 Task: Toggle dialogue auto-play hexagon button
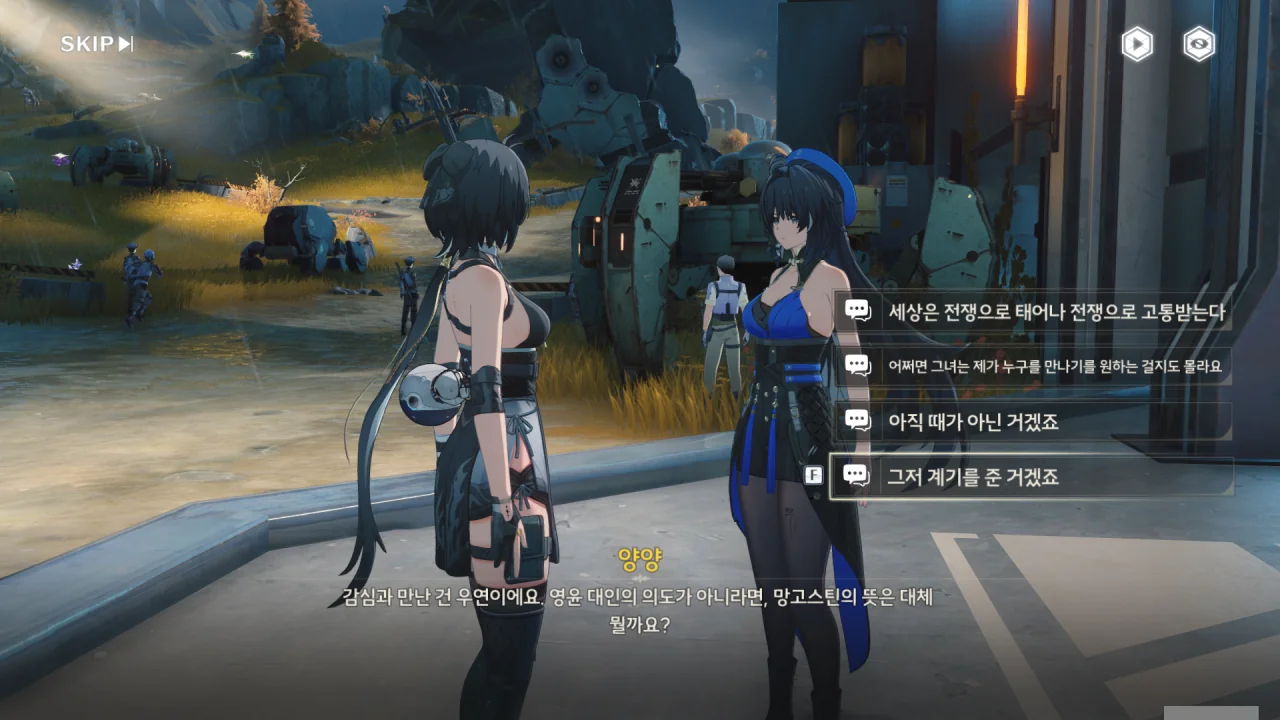coord(1137,44)
